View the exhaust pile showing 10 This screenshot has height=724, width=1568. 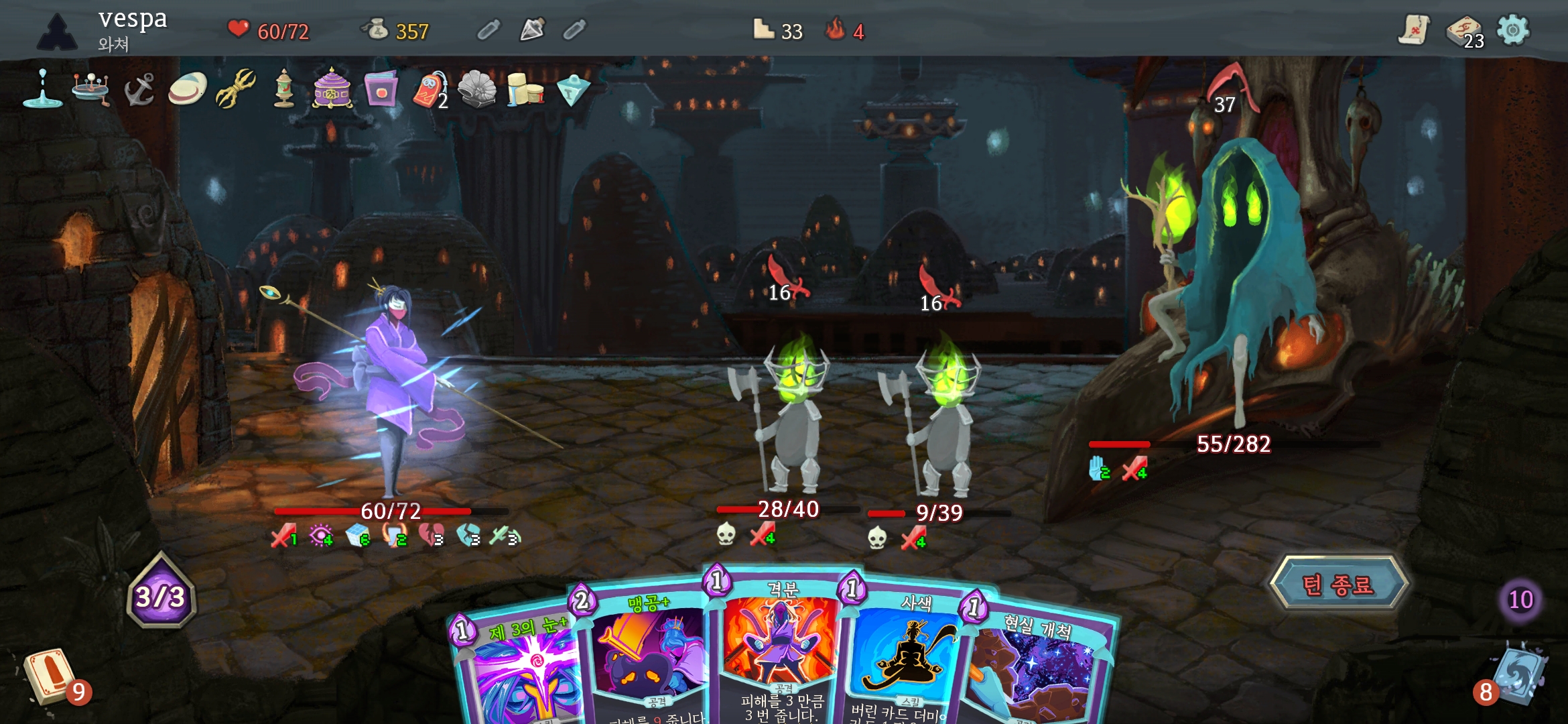pos(1520,599)
